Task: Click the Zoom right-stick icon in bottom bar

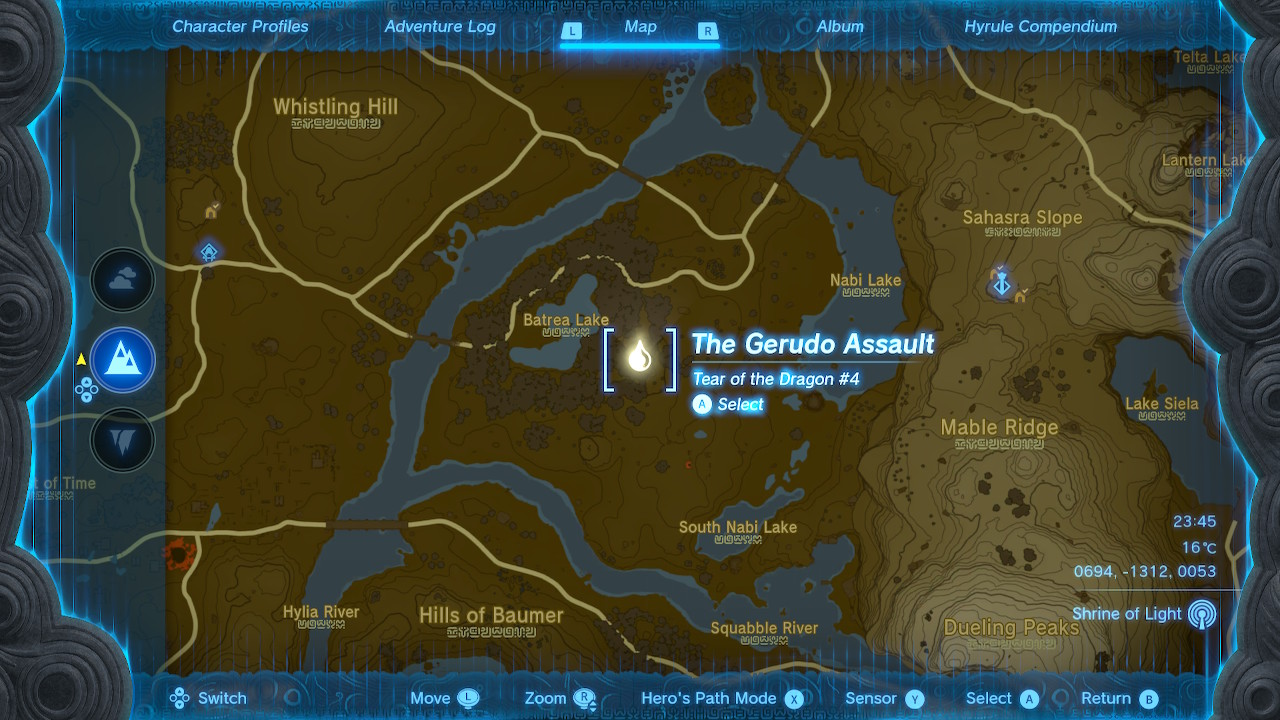Action: (585, 698)
